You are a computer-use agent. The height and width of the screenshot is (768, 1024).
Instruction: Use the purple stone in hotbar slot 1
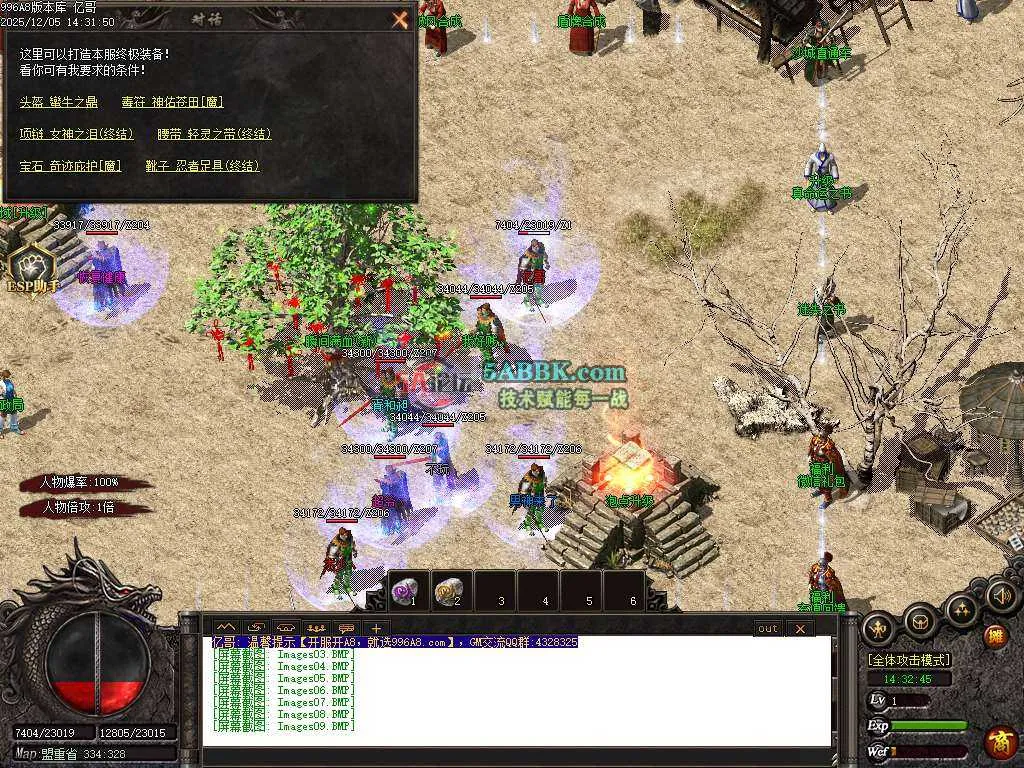click(406, 591)
